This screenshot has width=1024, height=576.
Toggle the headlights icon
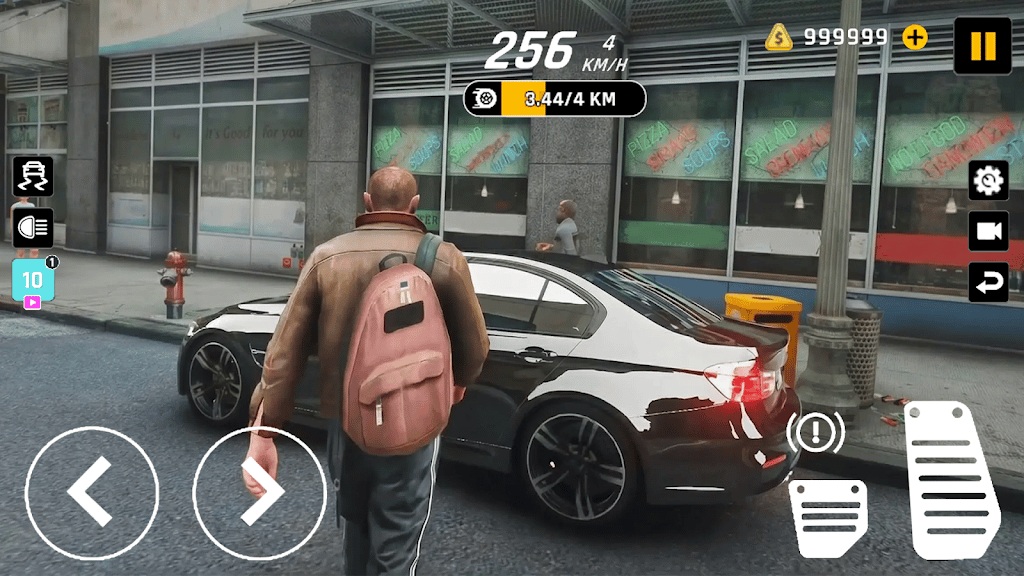click(33, 228)
